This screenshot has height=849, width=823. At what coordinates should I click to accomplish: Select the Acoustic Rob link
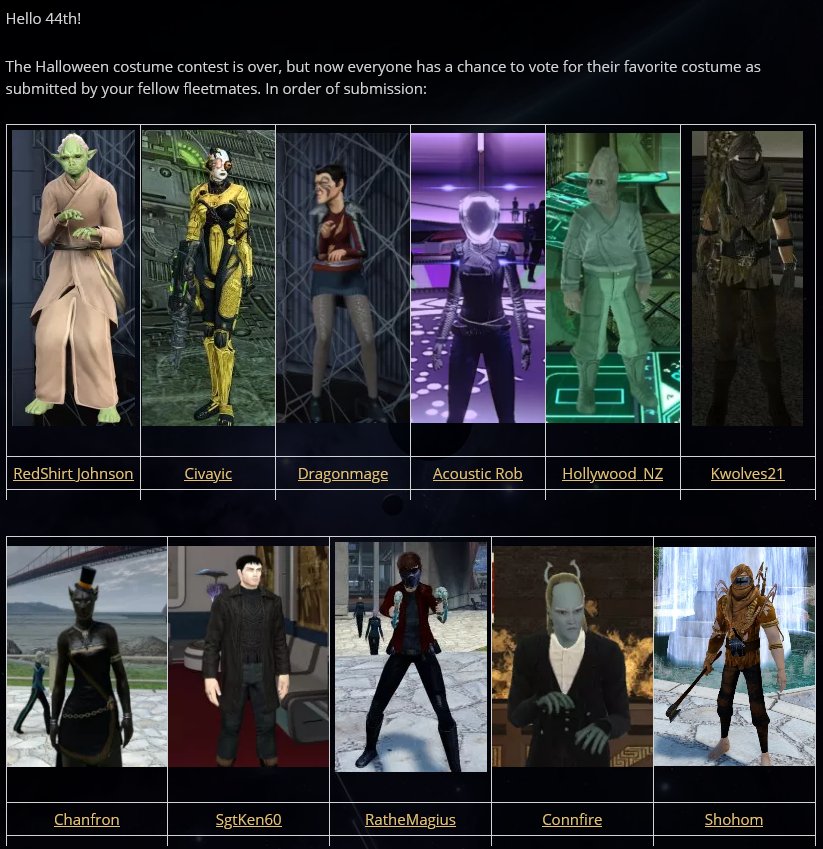[478, 473]
